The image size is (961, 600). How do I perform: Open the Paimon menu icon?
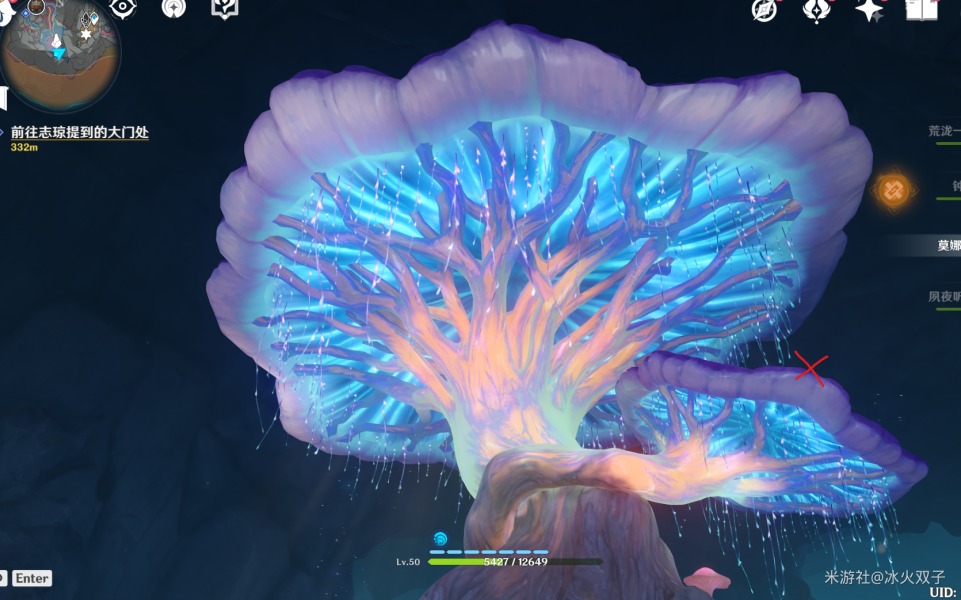click(x=37, y=8)
